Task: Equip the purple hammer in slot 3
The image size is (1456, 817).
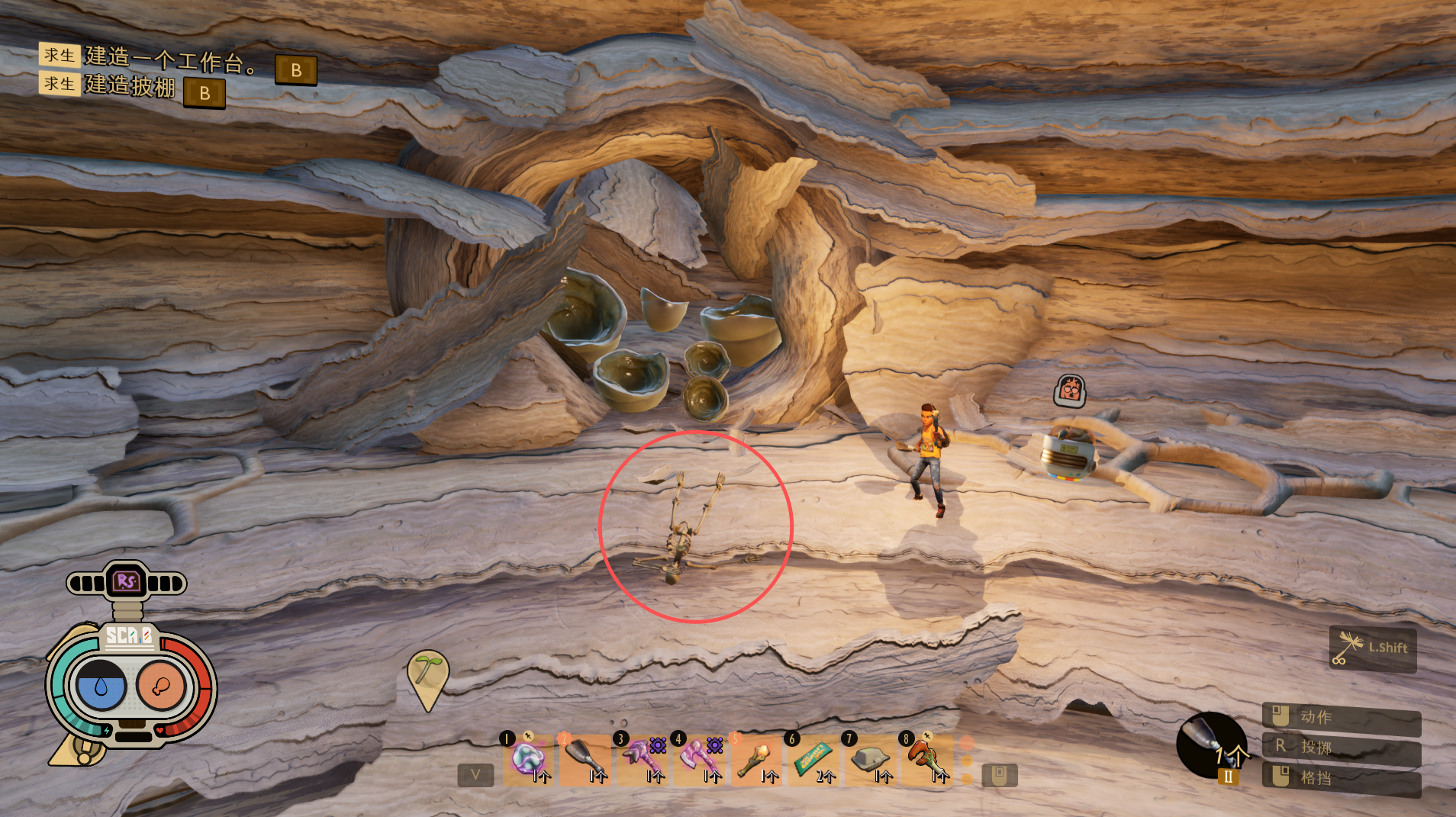Action: pyautogui.click(x=643, y=760)
